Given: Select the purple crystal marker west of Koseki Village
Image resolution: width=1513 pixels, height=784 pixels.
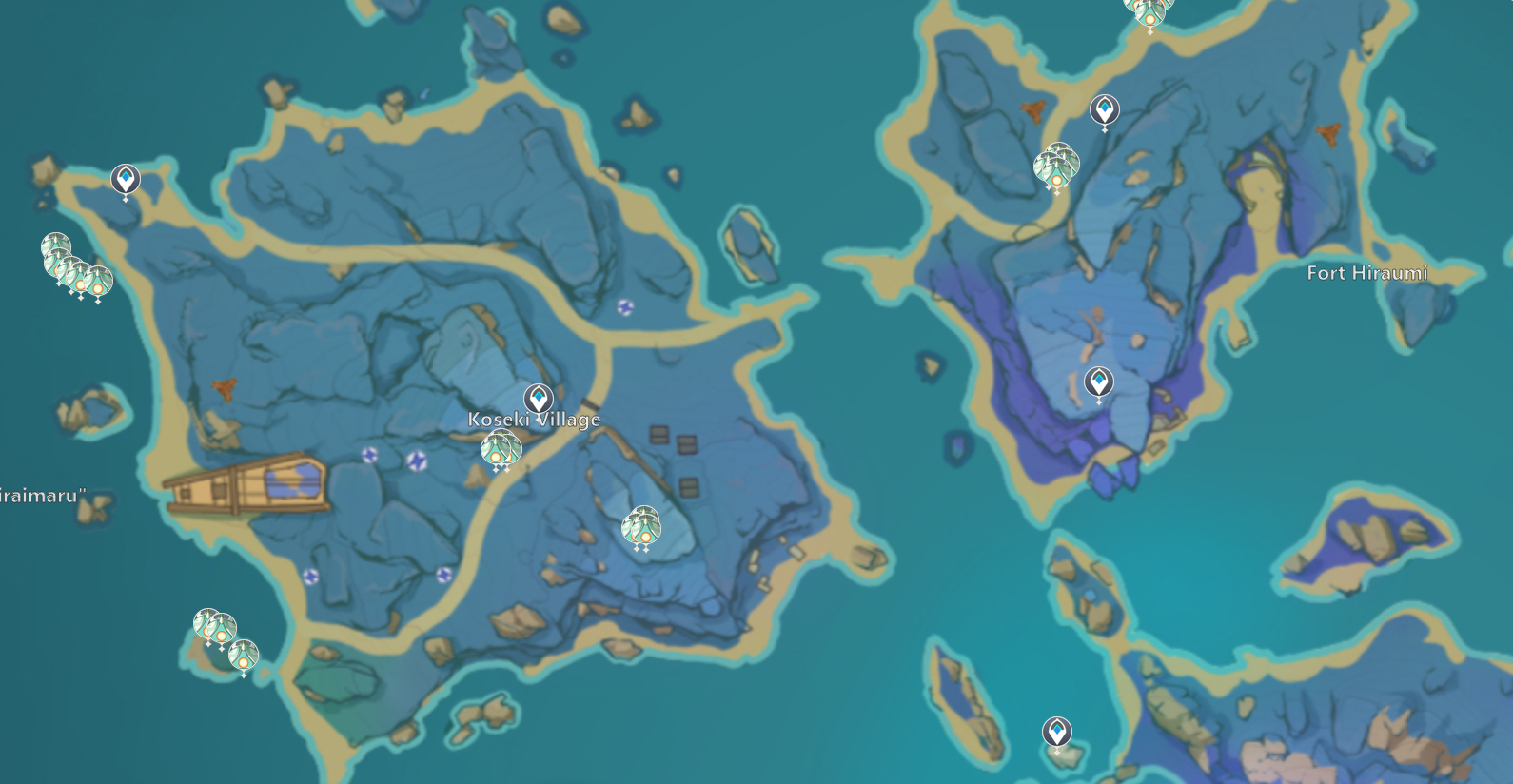Looking at the screenshot, I should click(x=370, y=455).
